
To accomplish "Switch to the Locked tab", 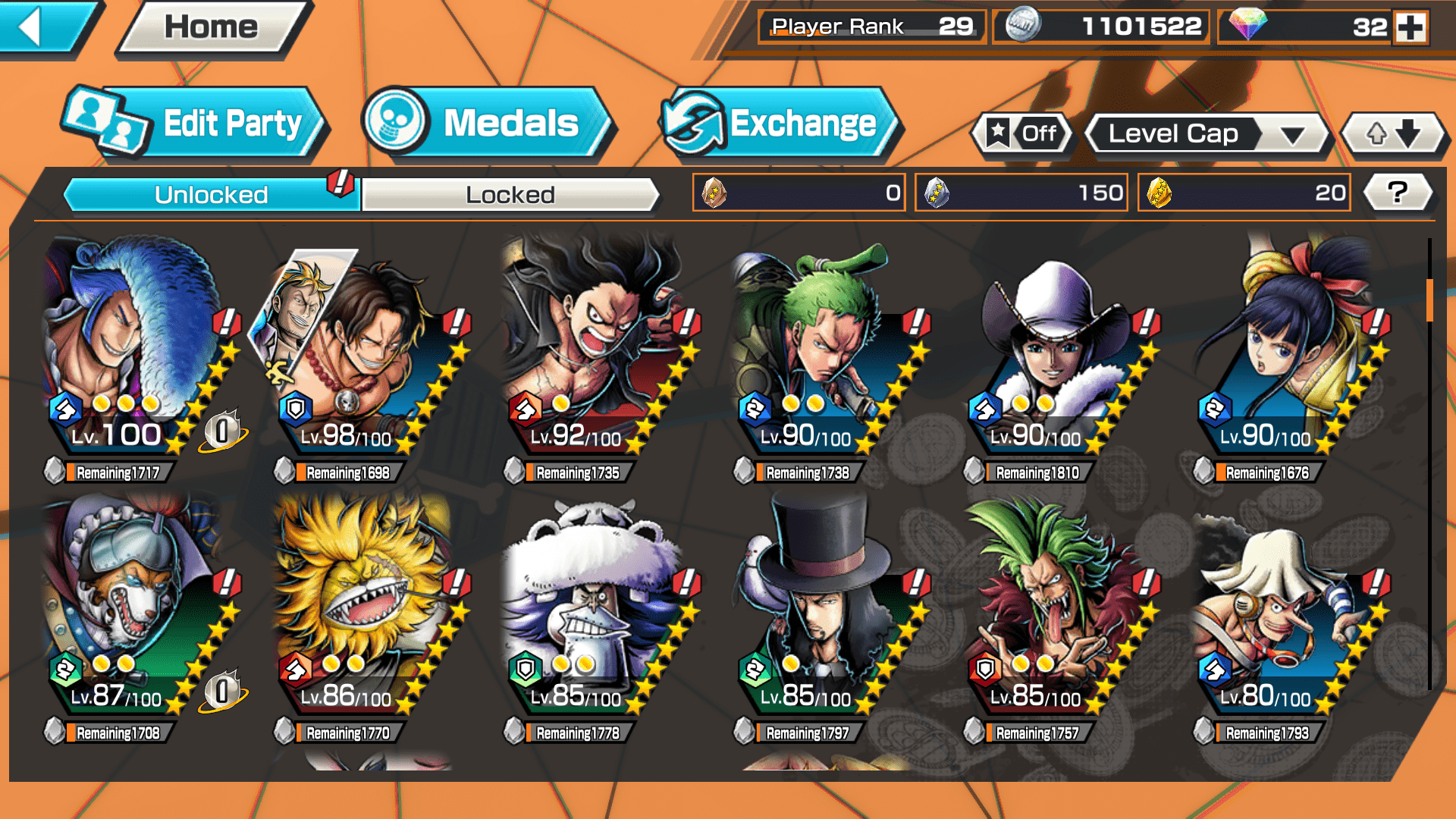I will point(510,195).
